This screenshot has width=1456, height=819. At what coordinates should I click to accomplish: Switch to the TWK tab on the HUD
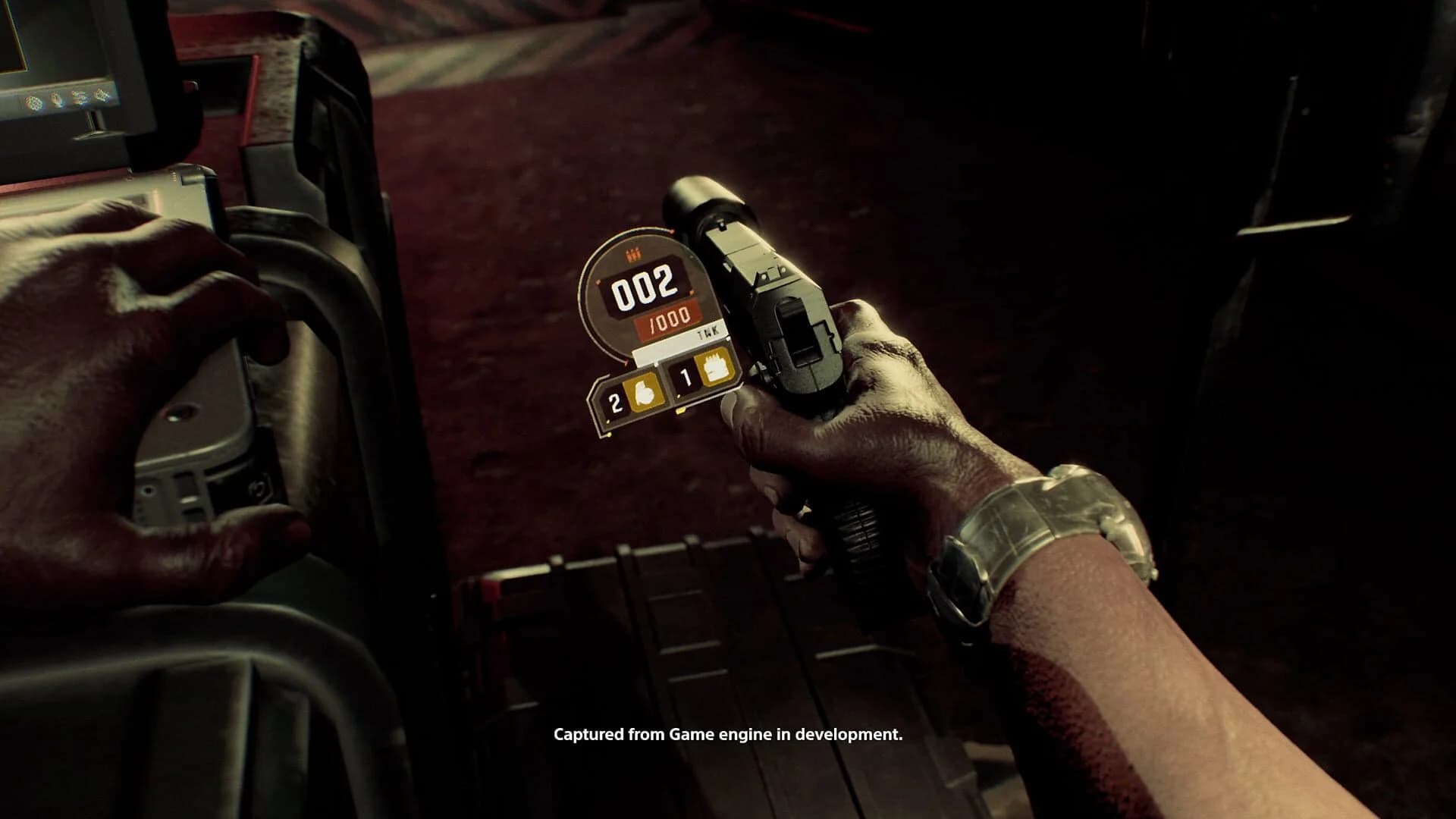coord(706,331)
